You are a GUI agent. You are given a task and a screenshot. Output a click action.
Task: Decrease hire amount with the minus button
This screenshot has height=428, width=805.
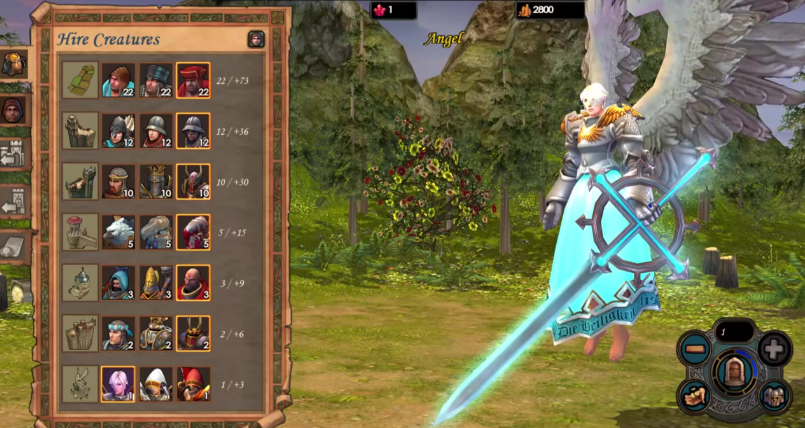pyautogui.click(x=693, y=349)
